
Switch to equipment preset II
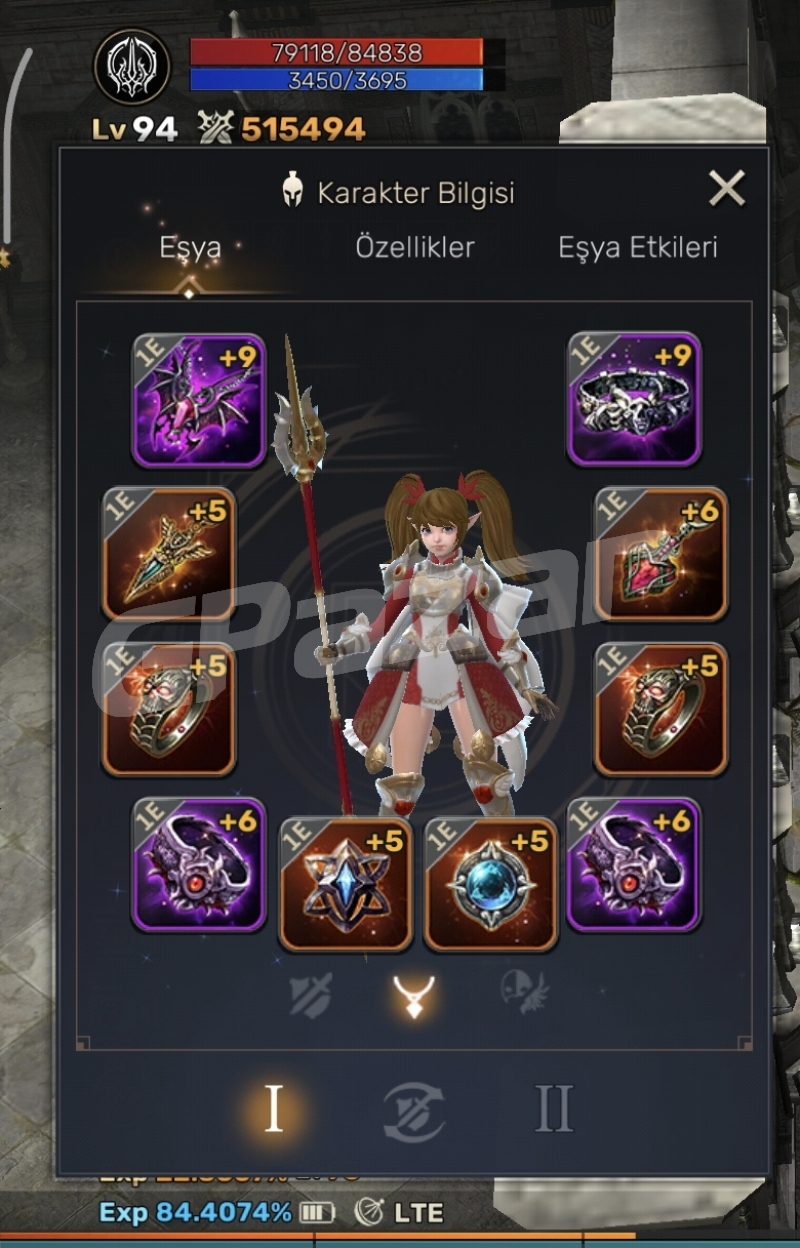[x=553, y=1108]
